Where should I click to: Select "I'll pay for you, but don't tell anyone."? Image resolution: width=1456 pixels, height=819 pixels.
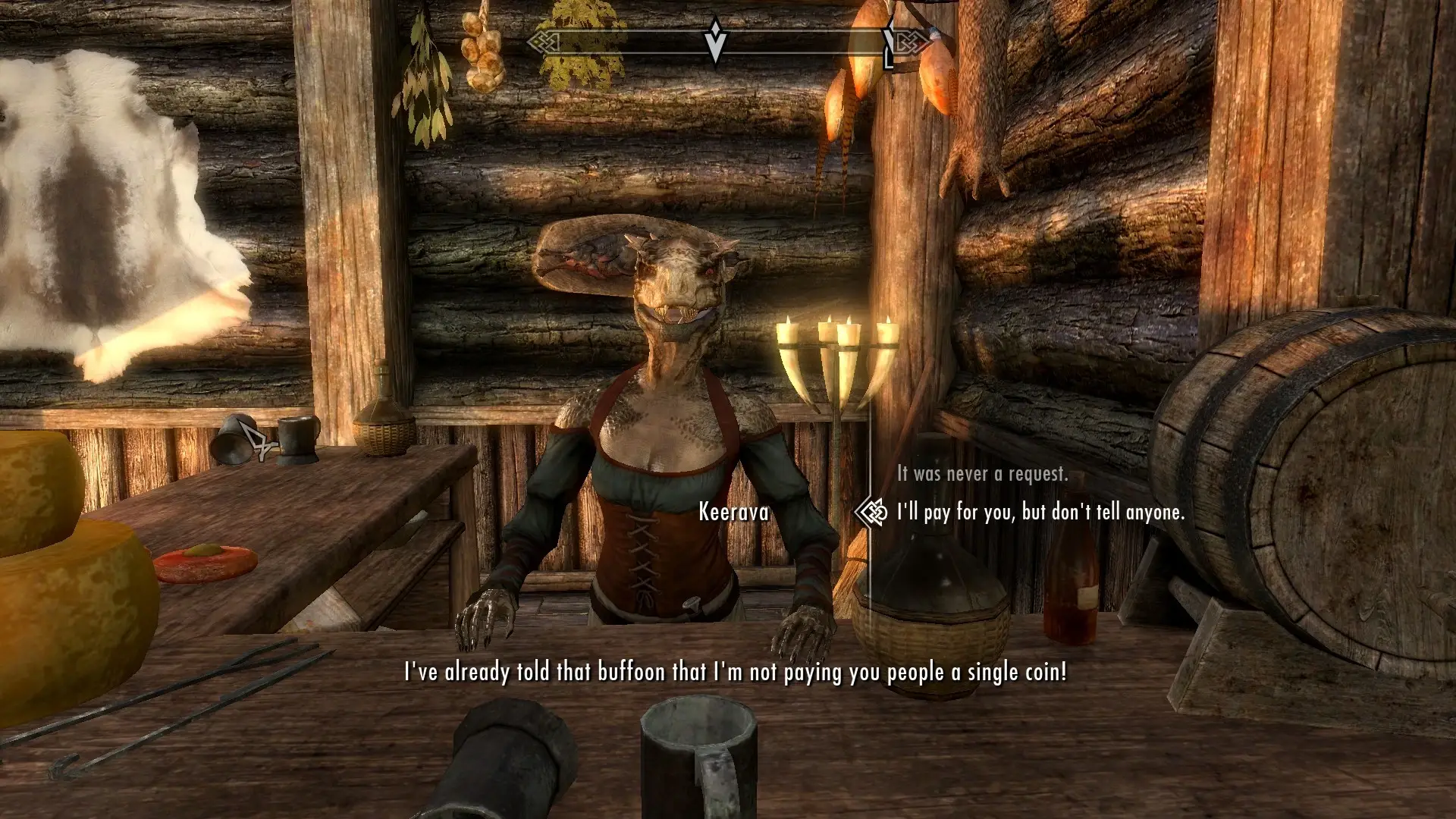point(1040,513)
